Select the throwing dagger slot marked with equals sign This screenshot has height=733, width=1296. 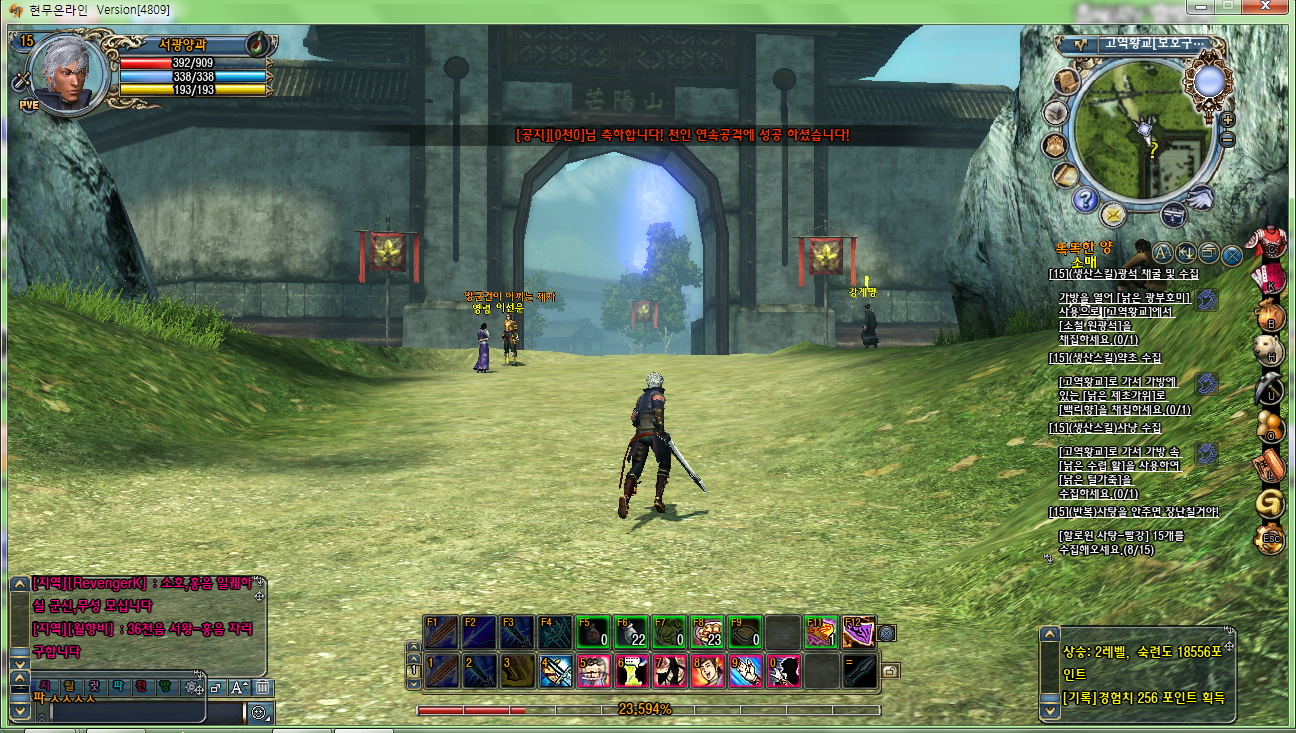(859, 670)
